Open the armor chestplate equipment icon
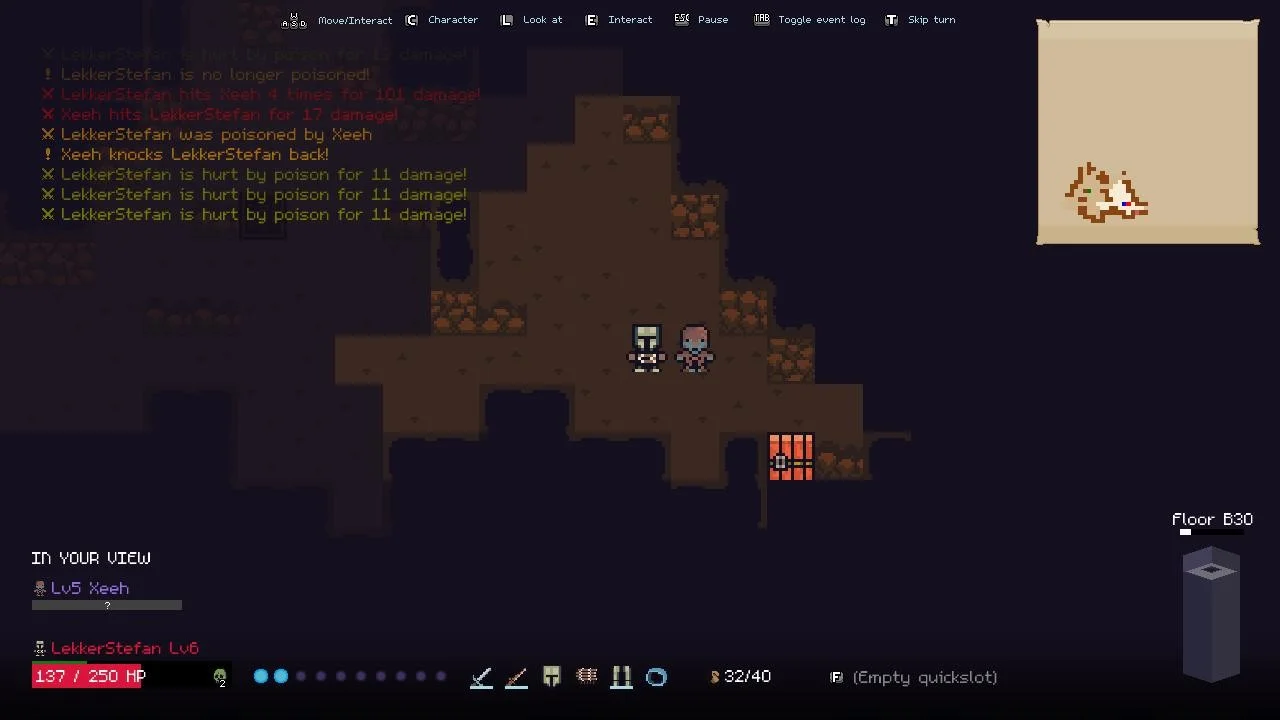 pyautogui.click(x=551, y=677)
